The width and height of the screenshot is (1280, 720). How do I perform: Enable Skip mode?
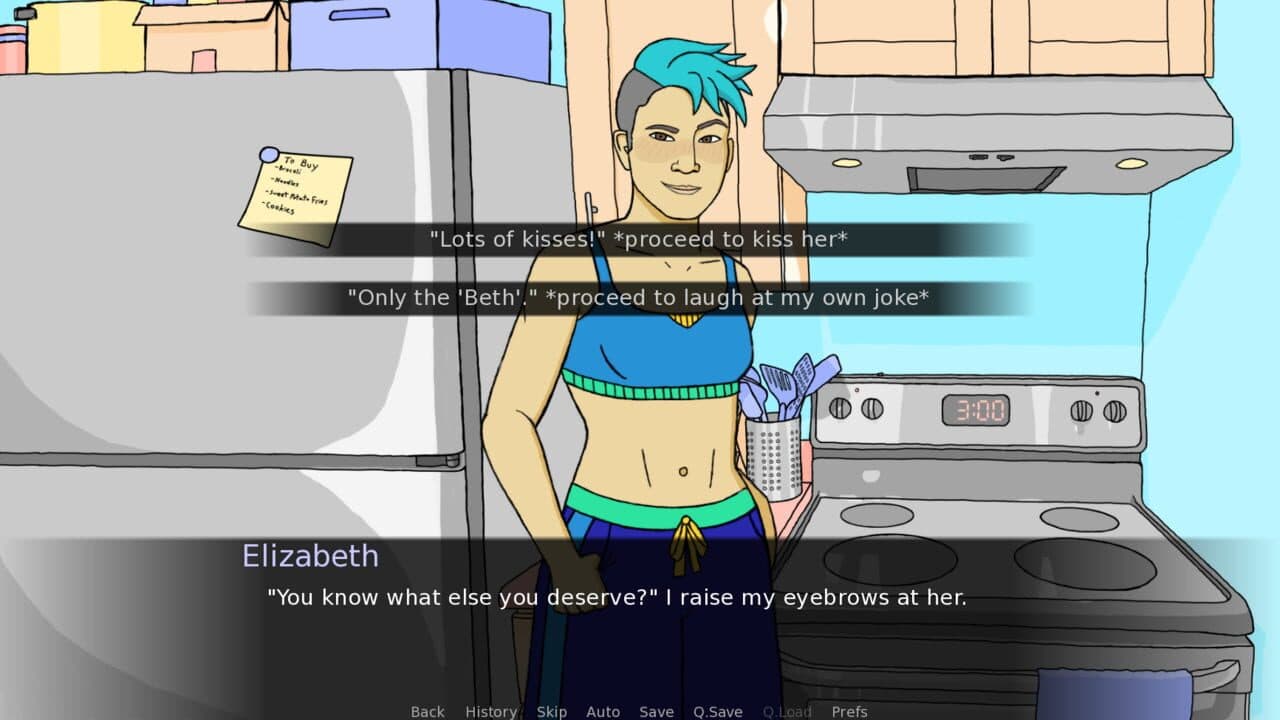tap(552, 711)
